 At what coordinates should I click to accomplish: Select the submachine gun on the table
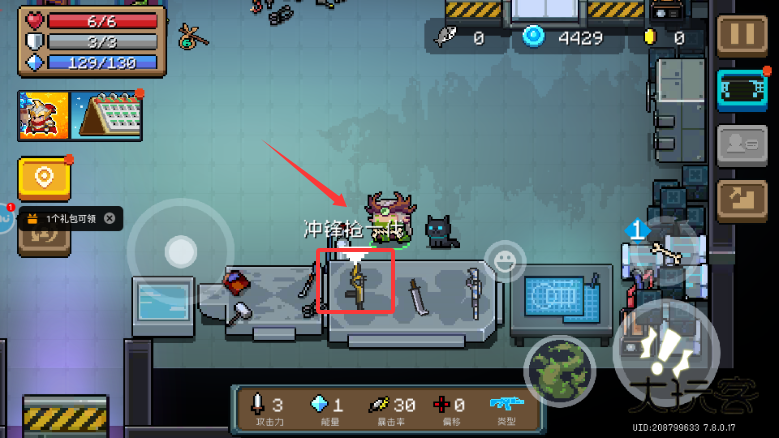(356, 281)
